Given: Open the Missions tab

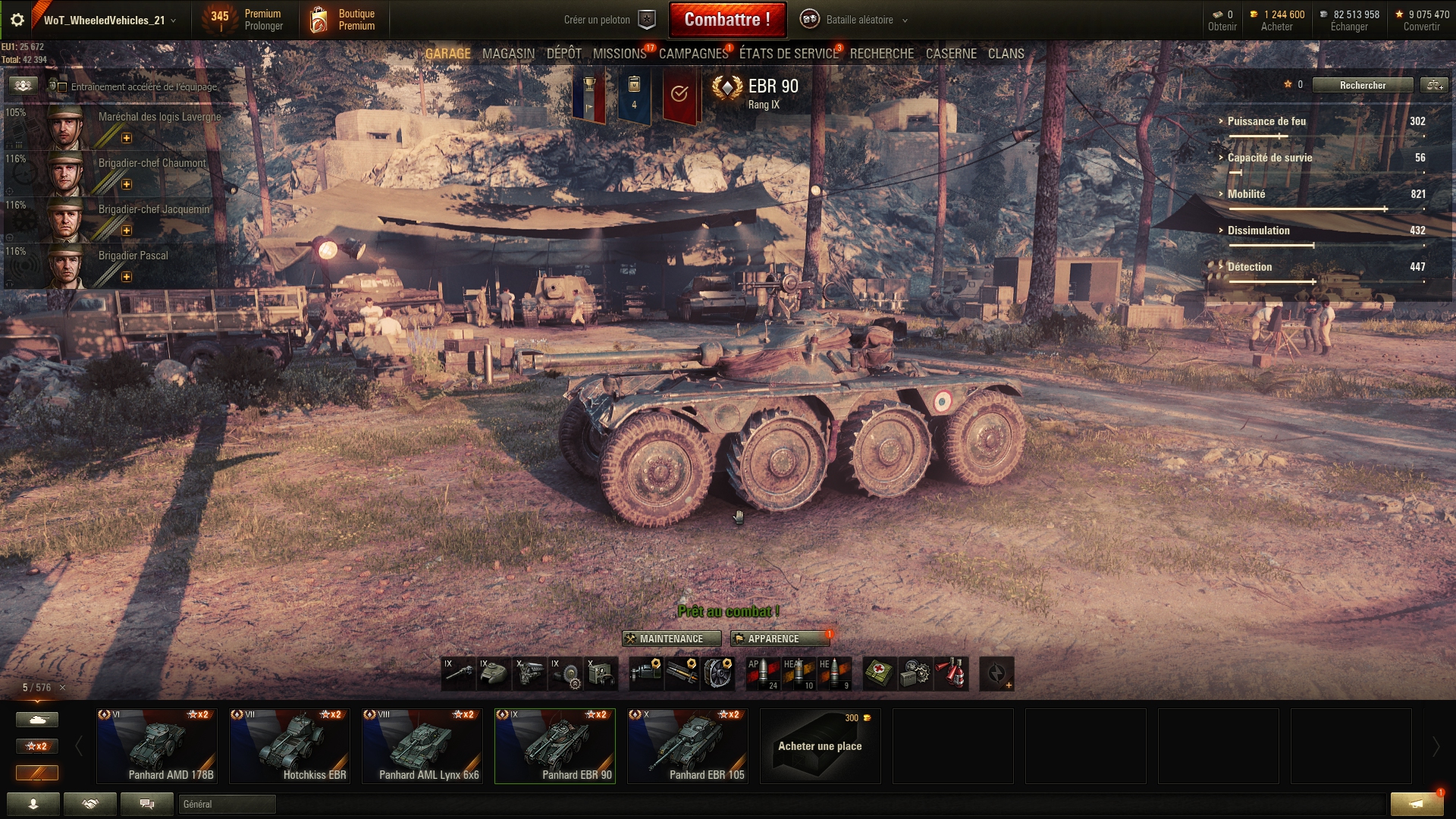Looking at the screenshot, I should [x=619, y=54].
